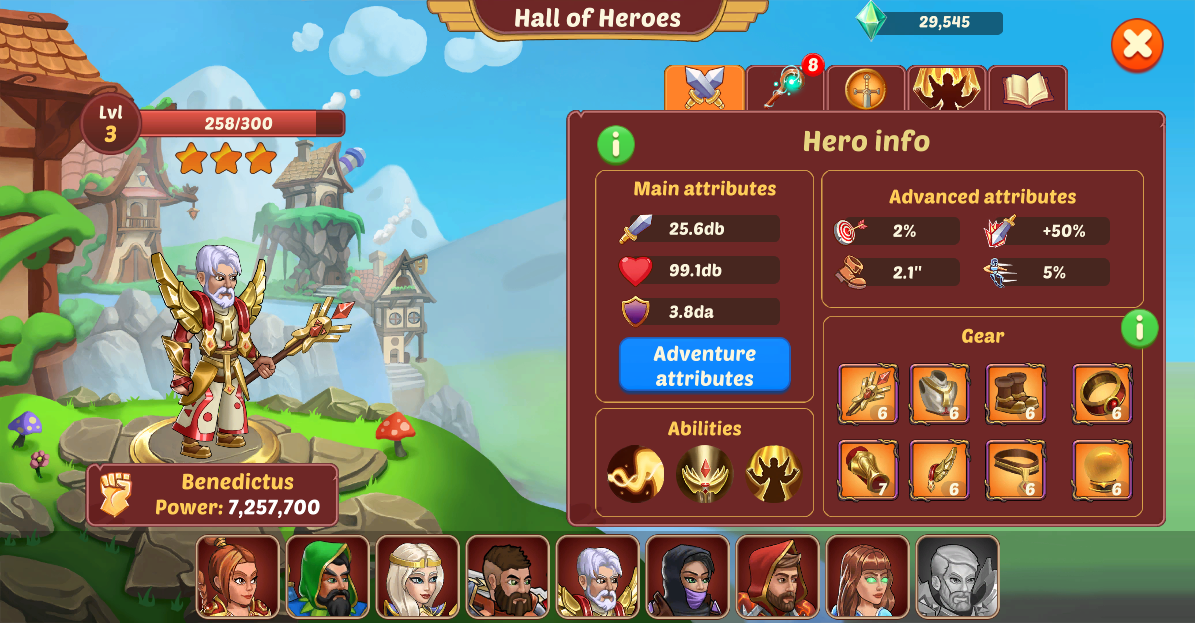Select the chest armor gear slot
Image resolution: width=1195 pixels, height=623 pixels.
click(x=939, y=394)
